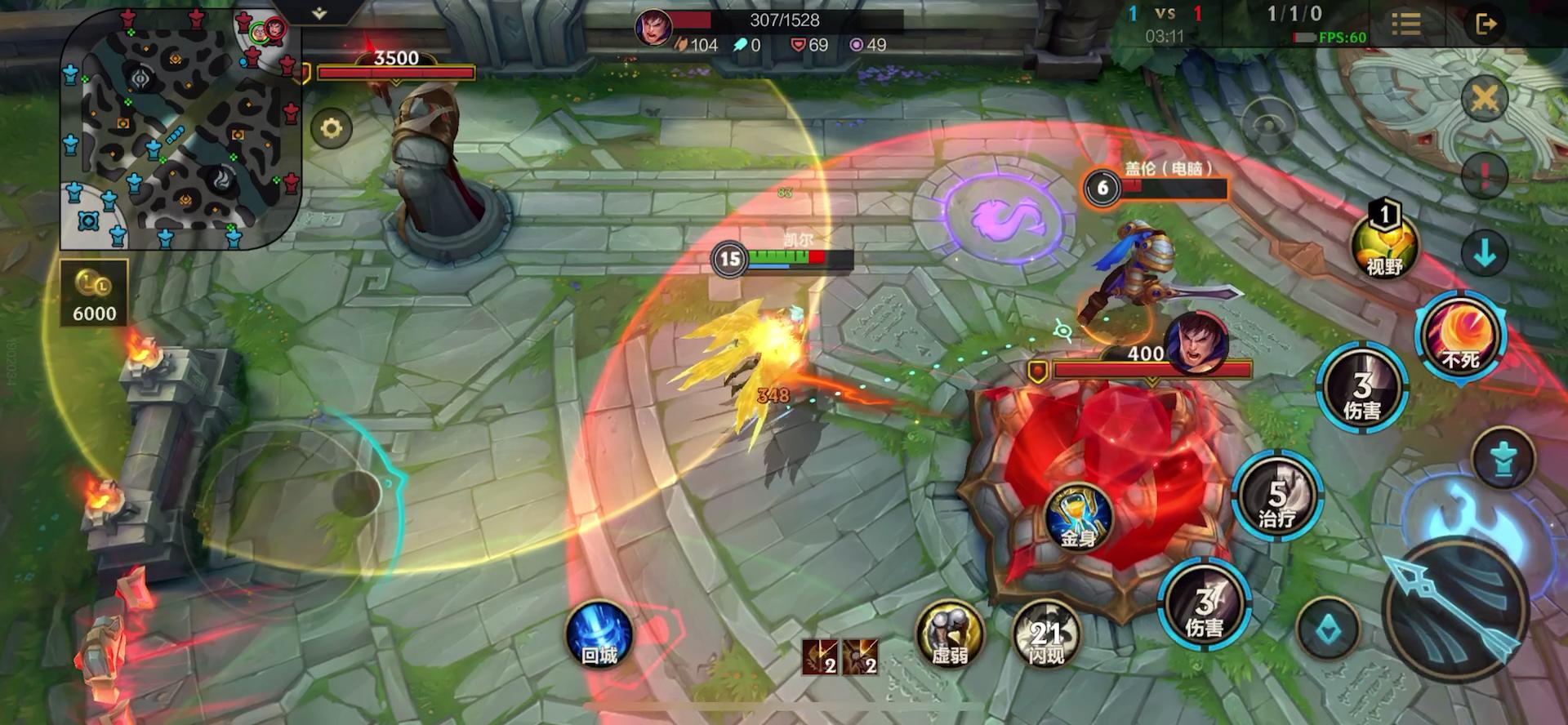Image resolution: width=1568 pixels, height=725 pixels.
Task: Activate the 回城 recall button
Action: [599, 638]
